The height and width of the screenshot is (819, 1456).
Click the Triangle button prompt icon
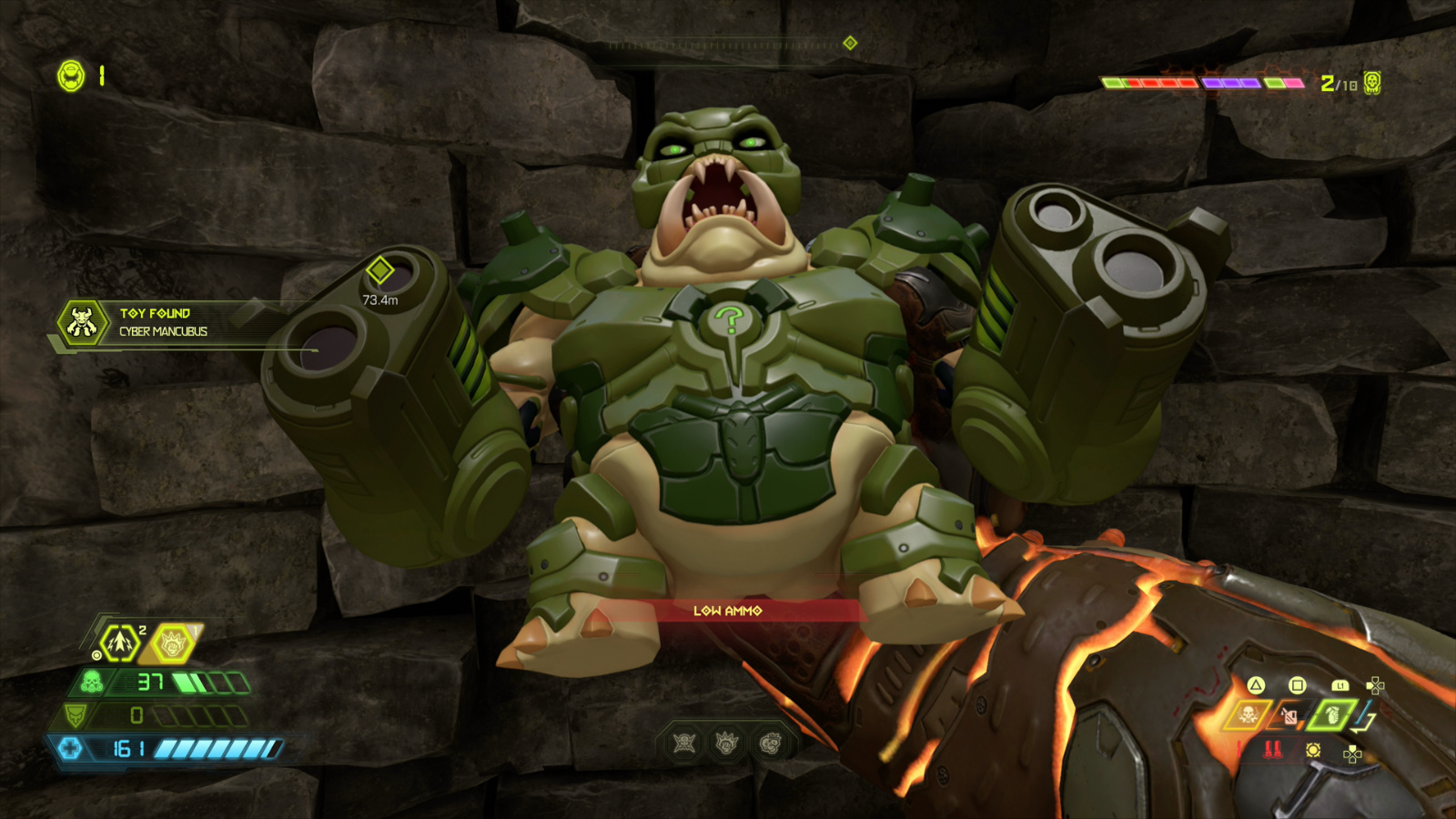click(x=1256, y=686)
